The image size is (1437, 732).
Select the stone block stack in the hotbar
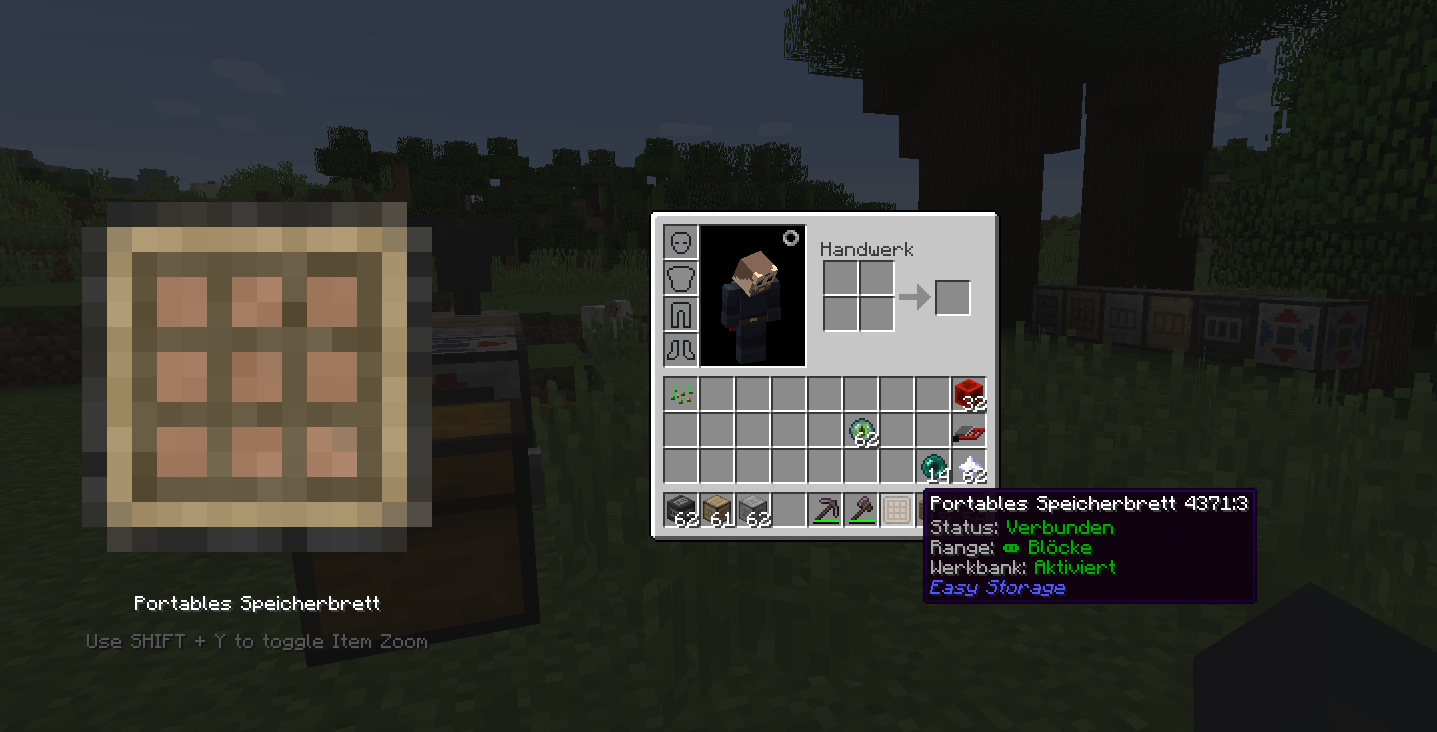pos(753,509)
